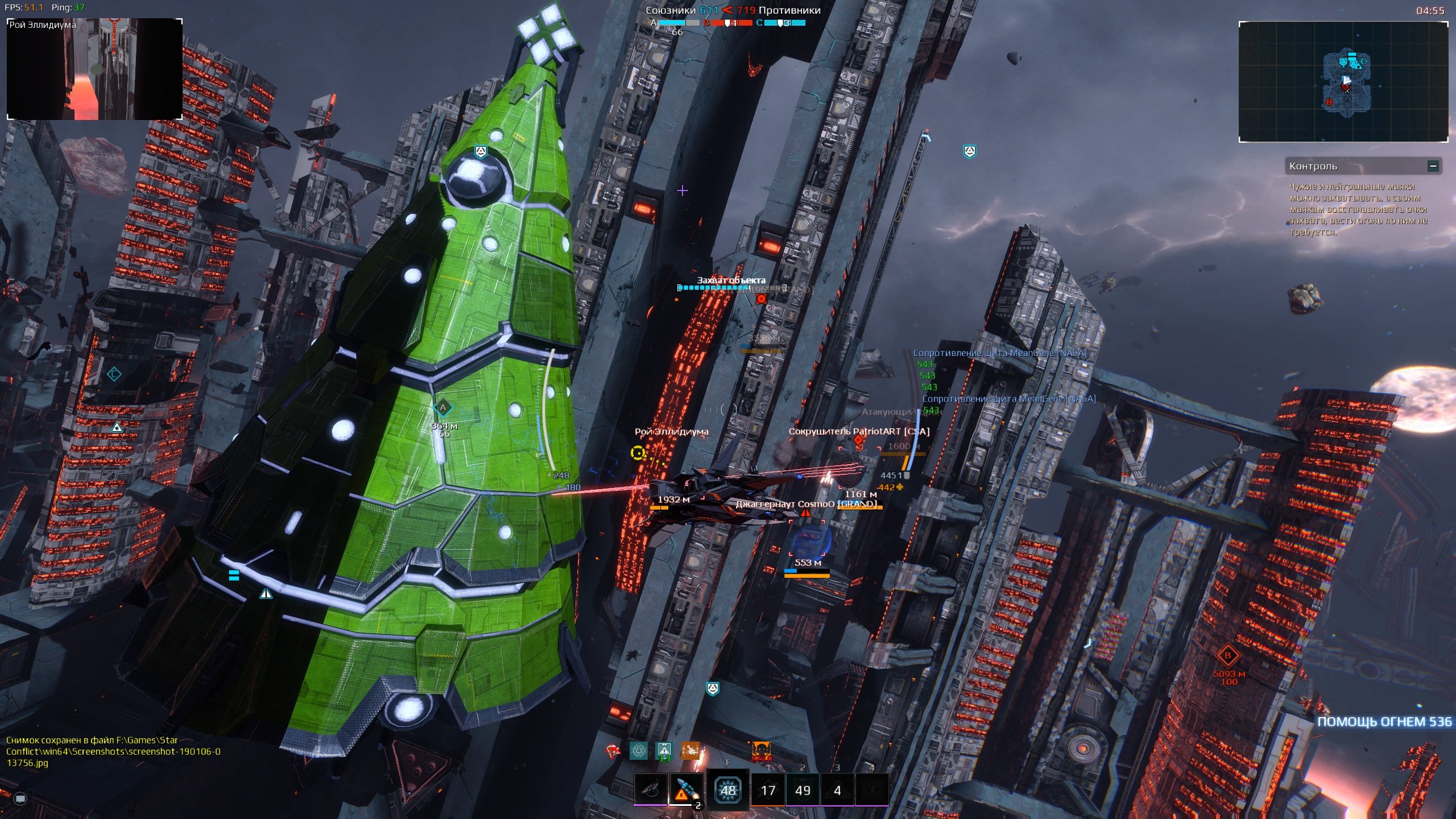Select the main weapon hotbar slot
Viewport: 1456px width, 819px height.
tap(651, 789)
